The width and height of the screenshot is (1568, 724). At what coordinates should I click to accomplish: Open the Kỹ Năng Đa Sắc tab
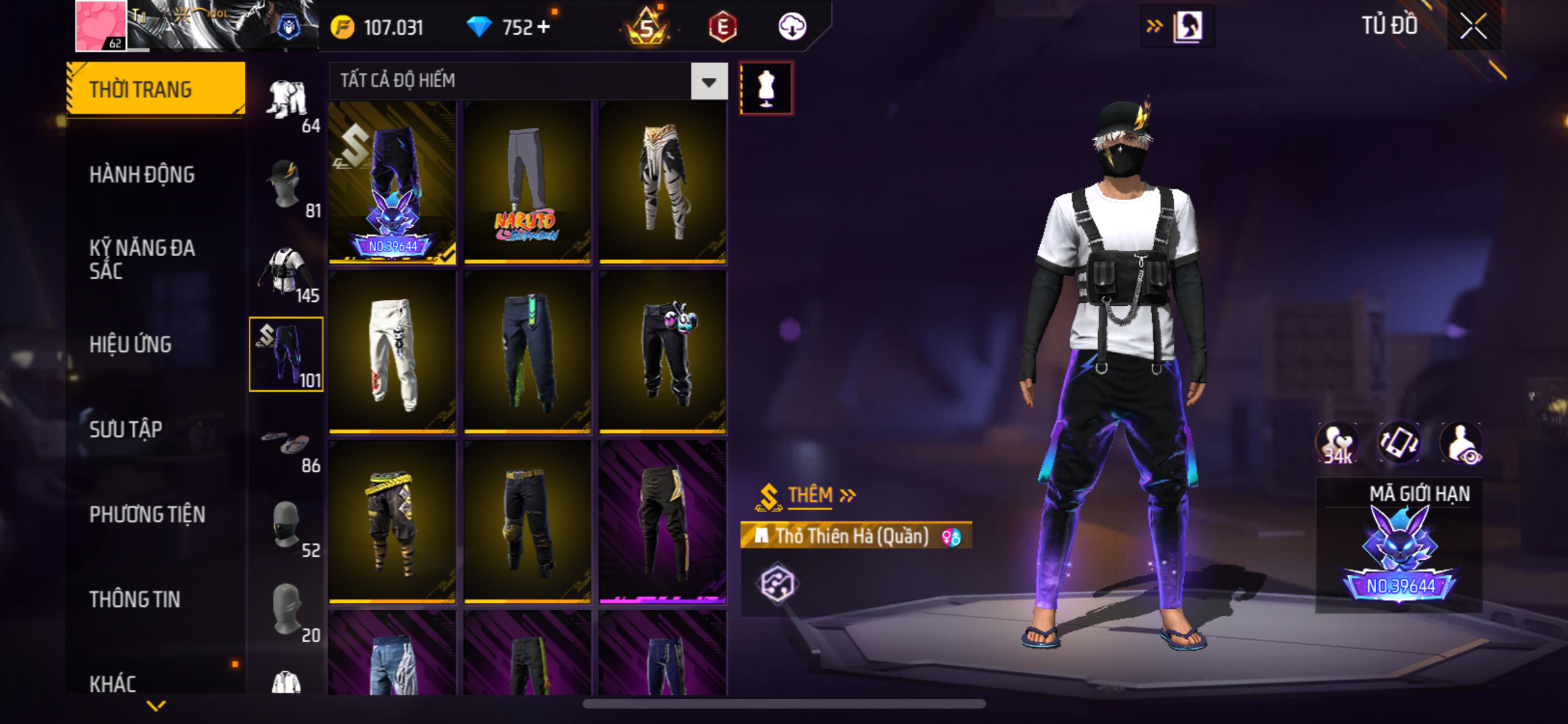142,259
